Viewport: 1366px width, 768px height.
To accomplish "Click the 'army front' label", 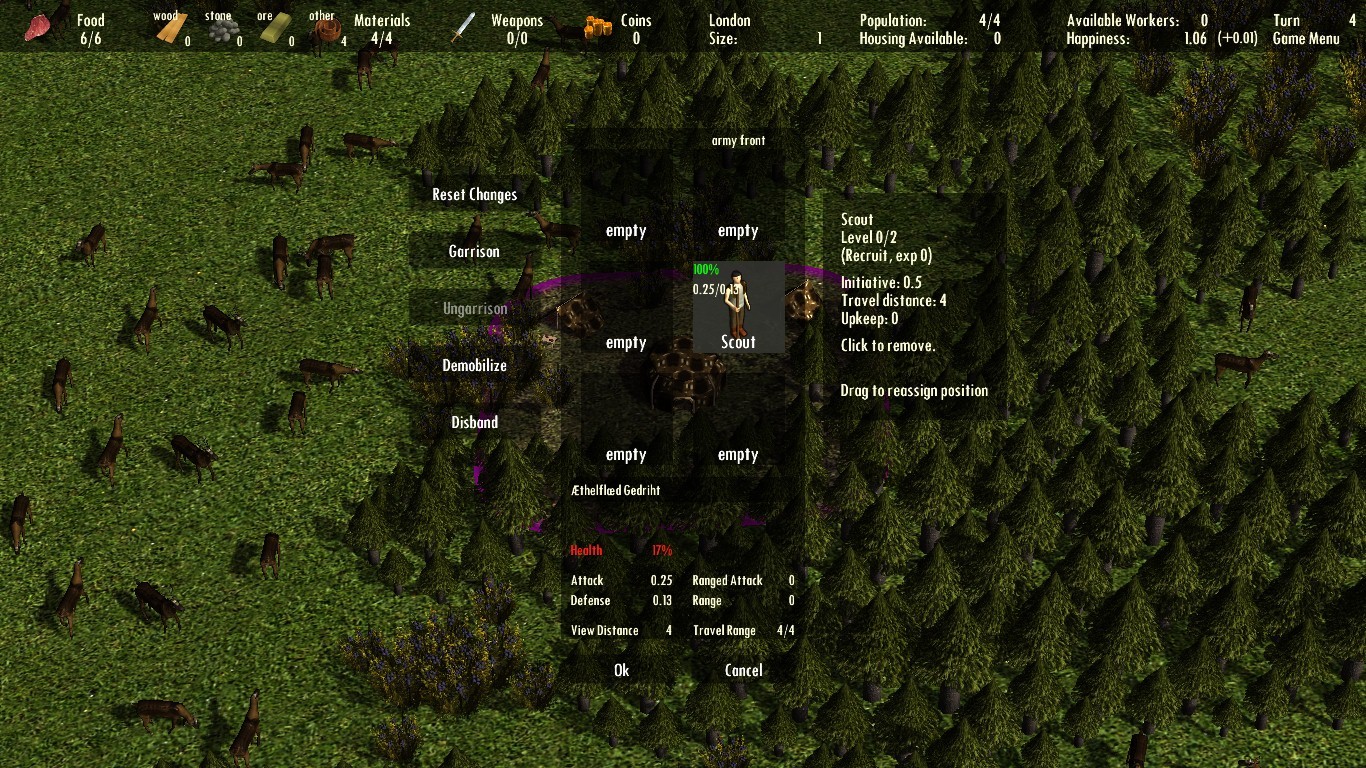I will point(739,141).
